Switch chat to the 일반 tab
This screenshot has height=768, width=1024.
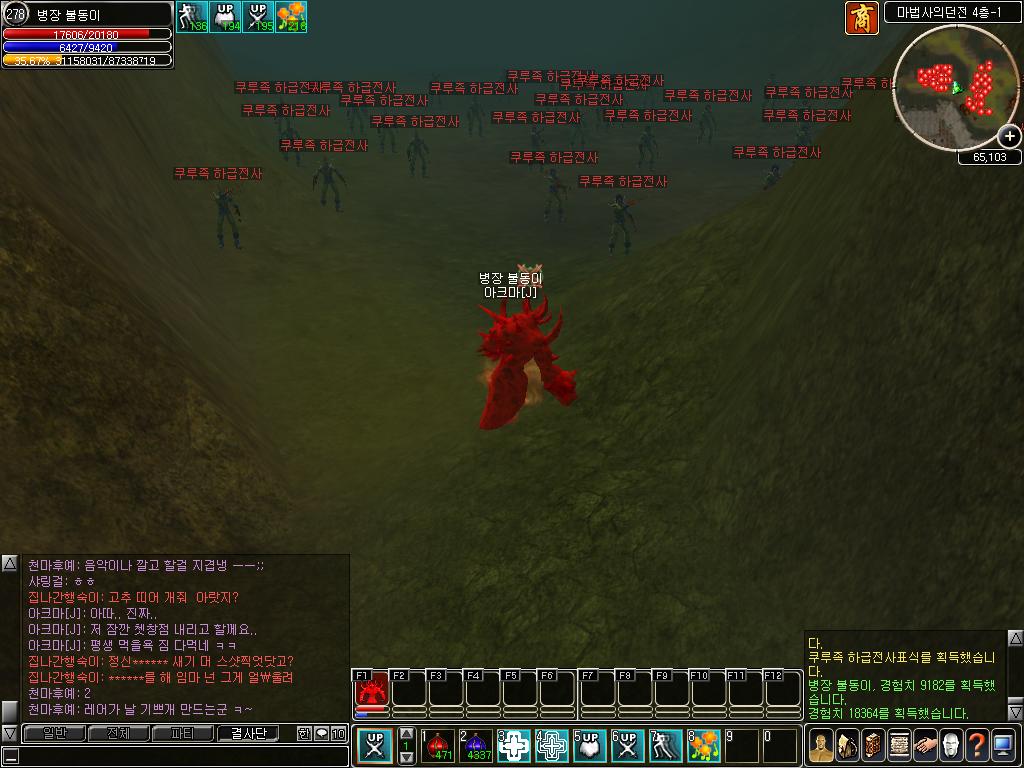pyautogui.click(x=53, y=733)
